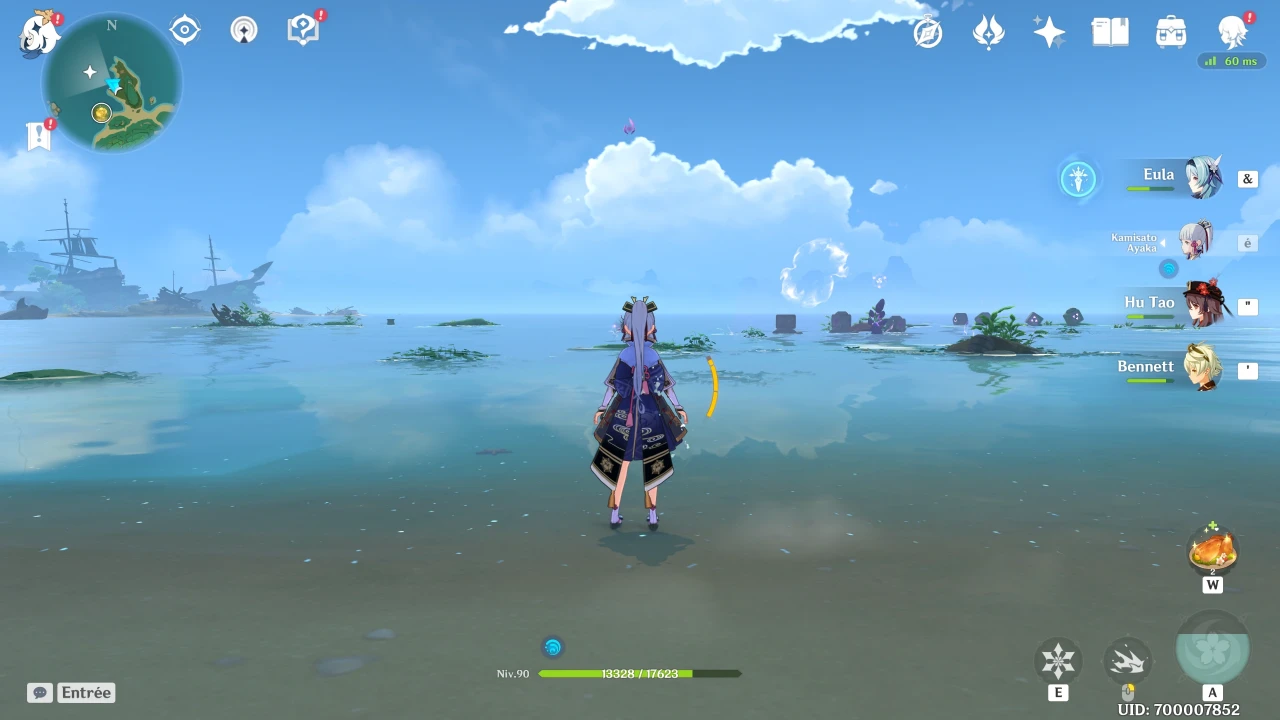1280x720 pixels.
Task: Open the Archive book icon
Action: click(1110, 32)
